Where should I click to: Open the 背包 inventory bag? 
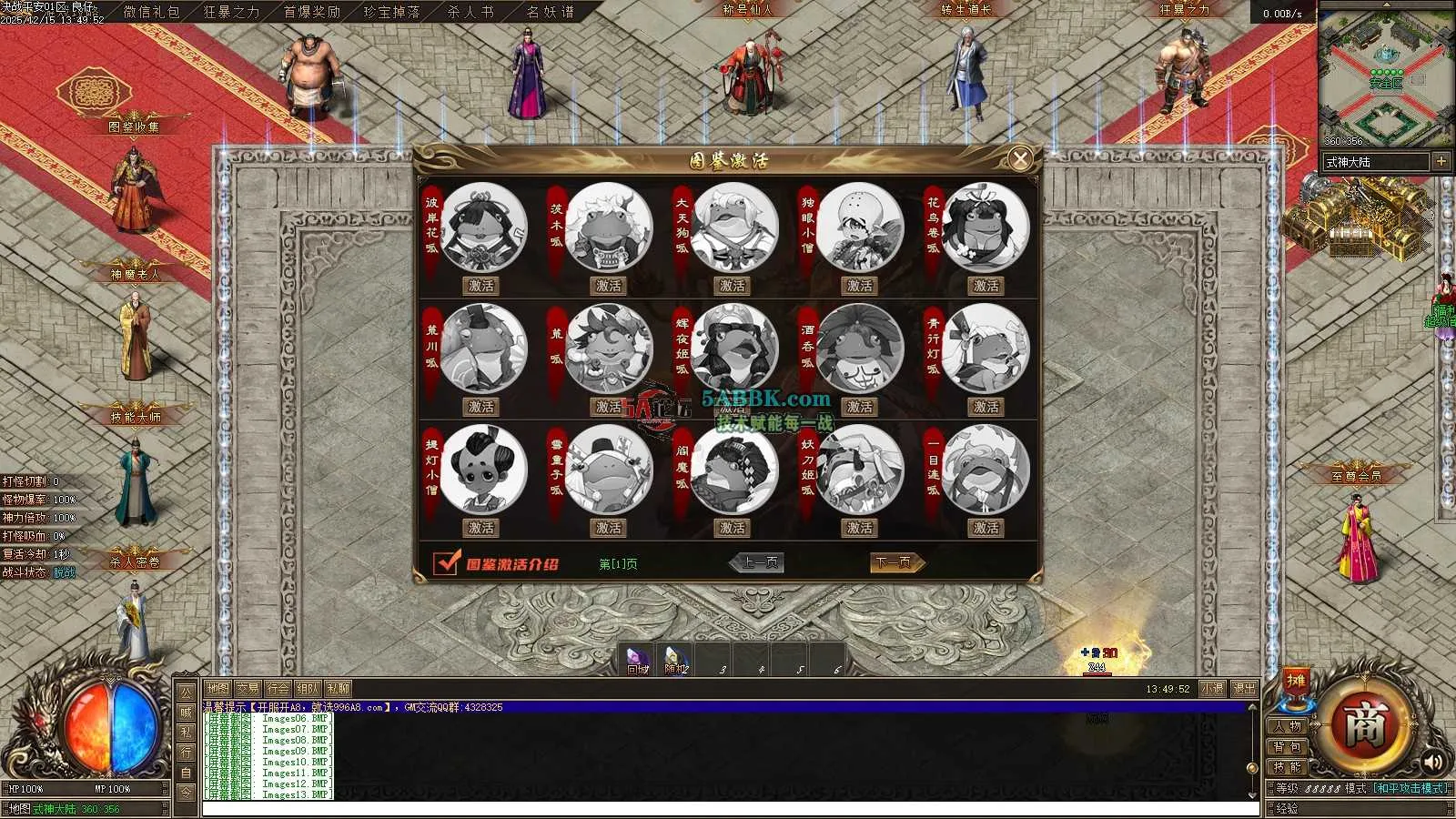point(1288,747)
